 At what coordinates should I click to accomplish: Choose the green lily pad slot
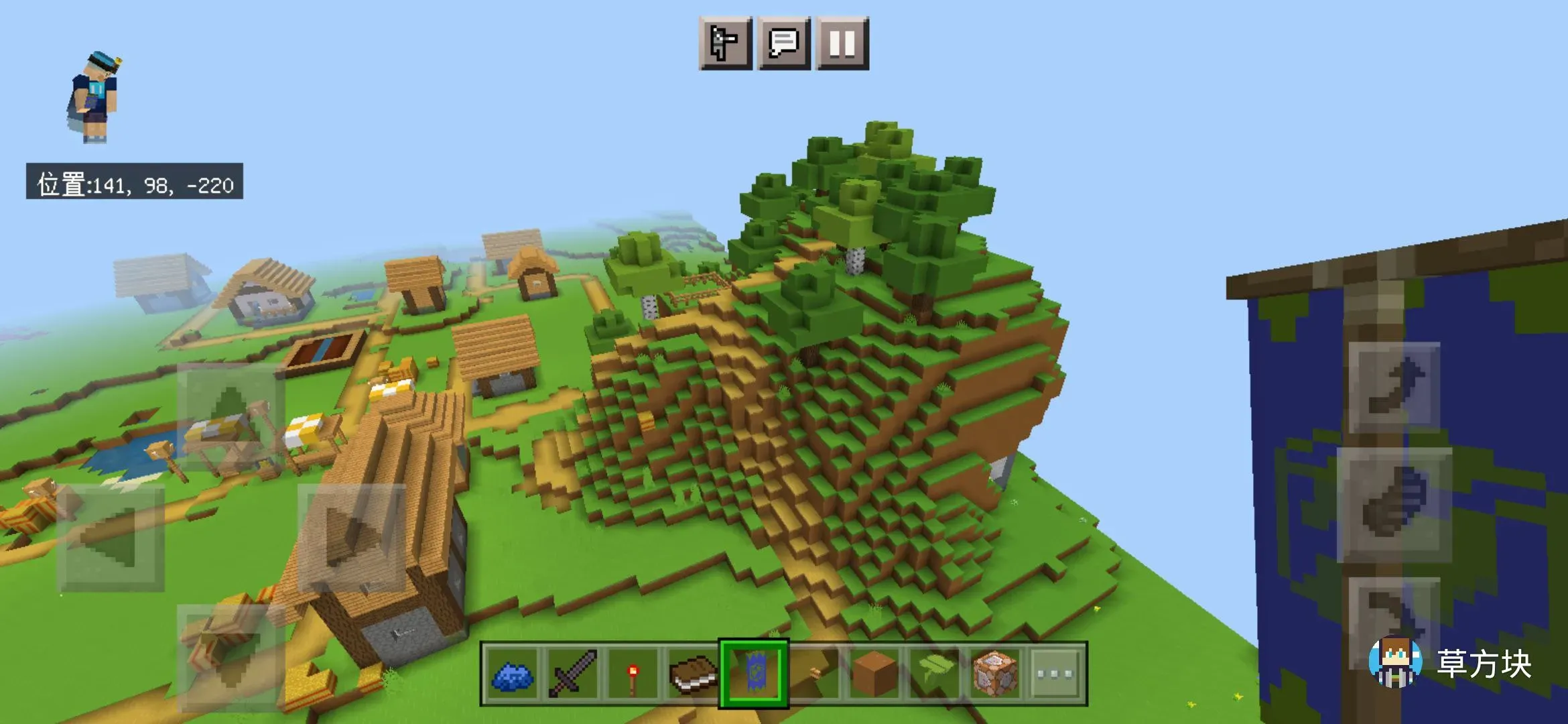click(x=934, y=674)
